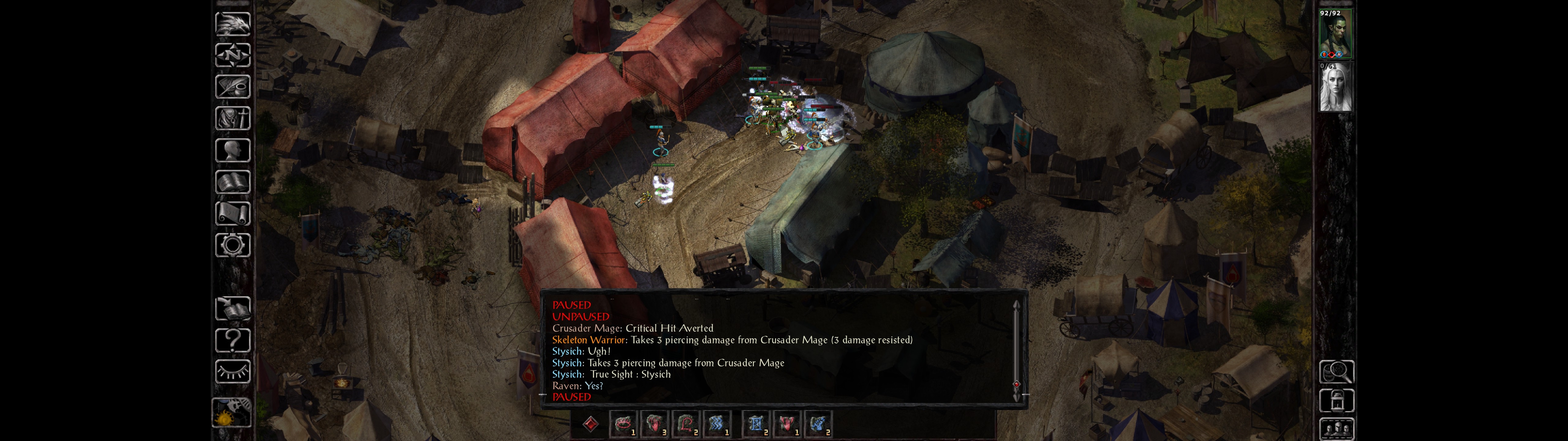Open the journal quill-and-ink icon
1568x441 pixels.
(232, 86)
